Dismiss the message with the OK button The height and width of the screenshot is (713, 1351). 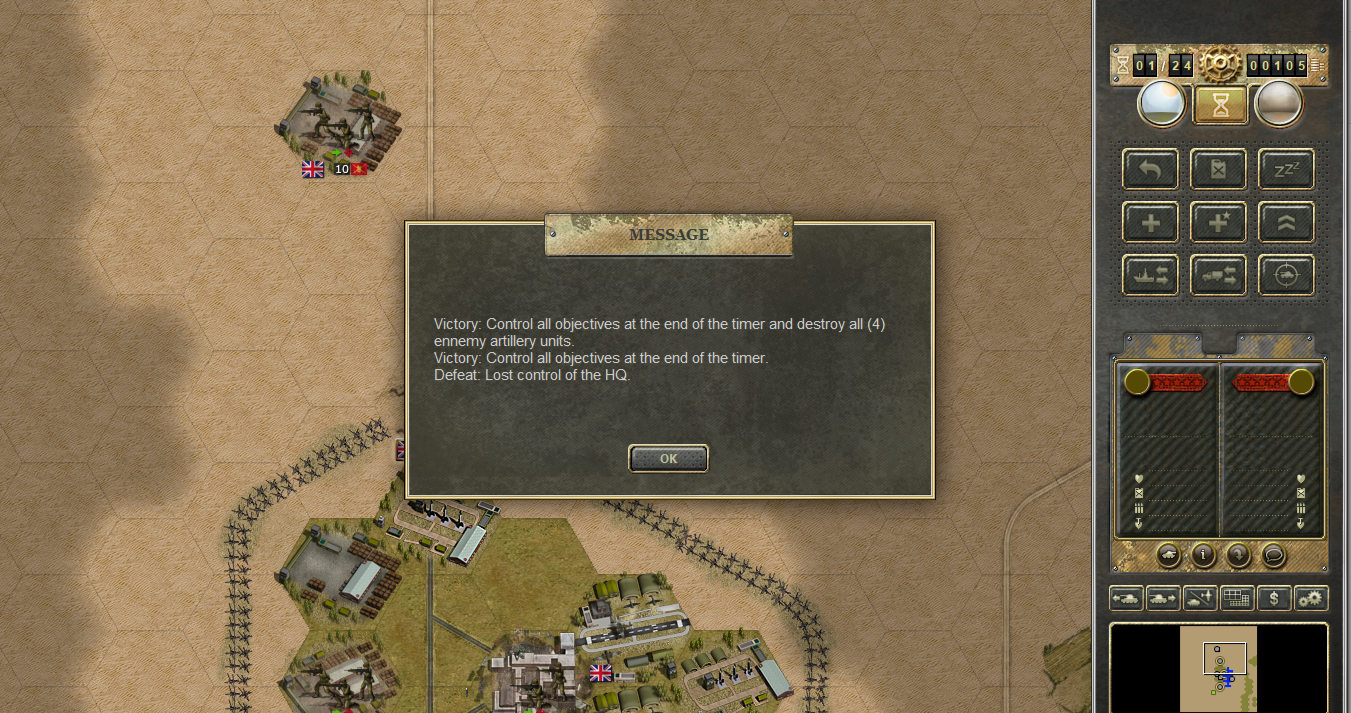coord(668,459)
